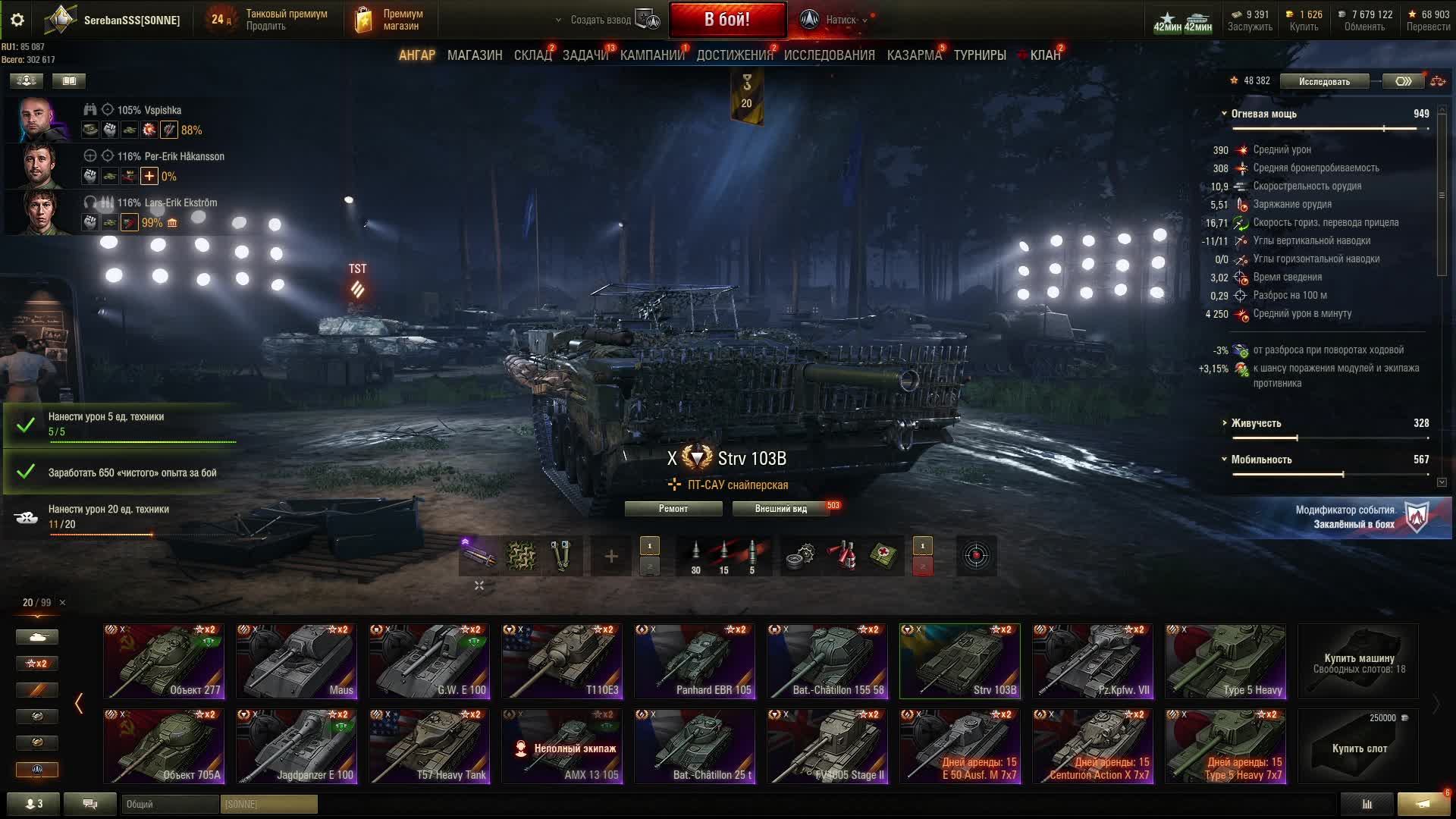Switch to the МАГАЗИН tab
The image size is (1456, 819).
click(475, 55)
